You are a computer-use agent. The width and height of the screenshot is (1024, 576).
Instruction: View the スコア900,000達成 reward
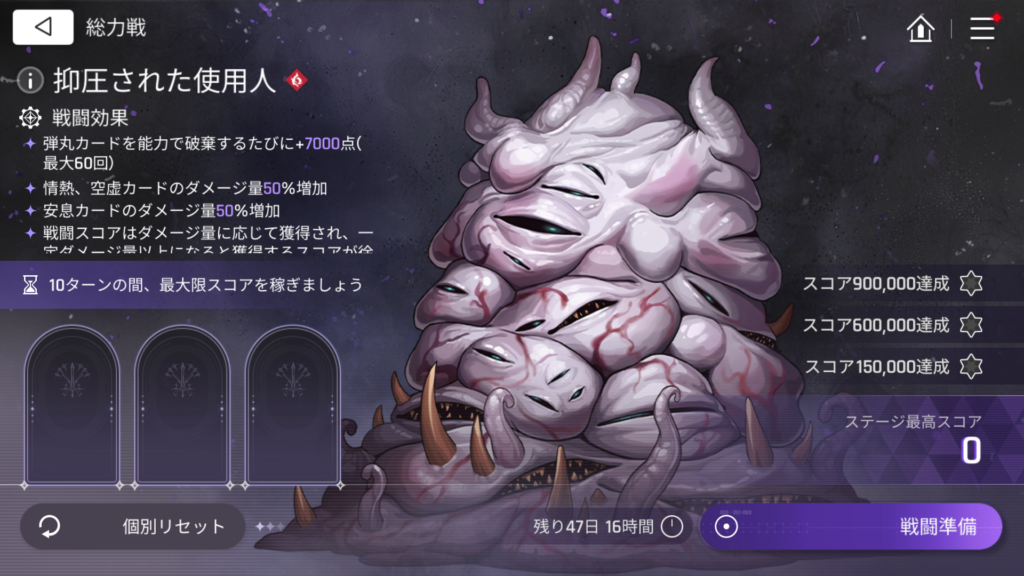click(x=970, y=284)
